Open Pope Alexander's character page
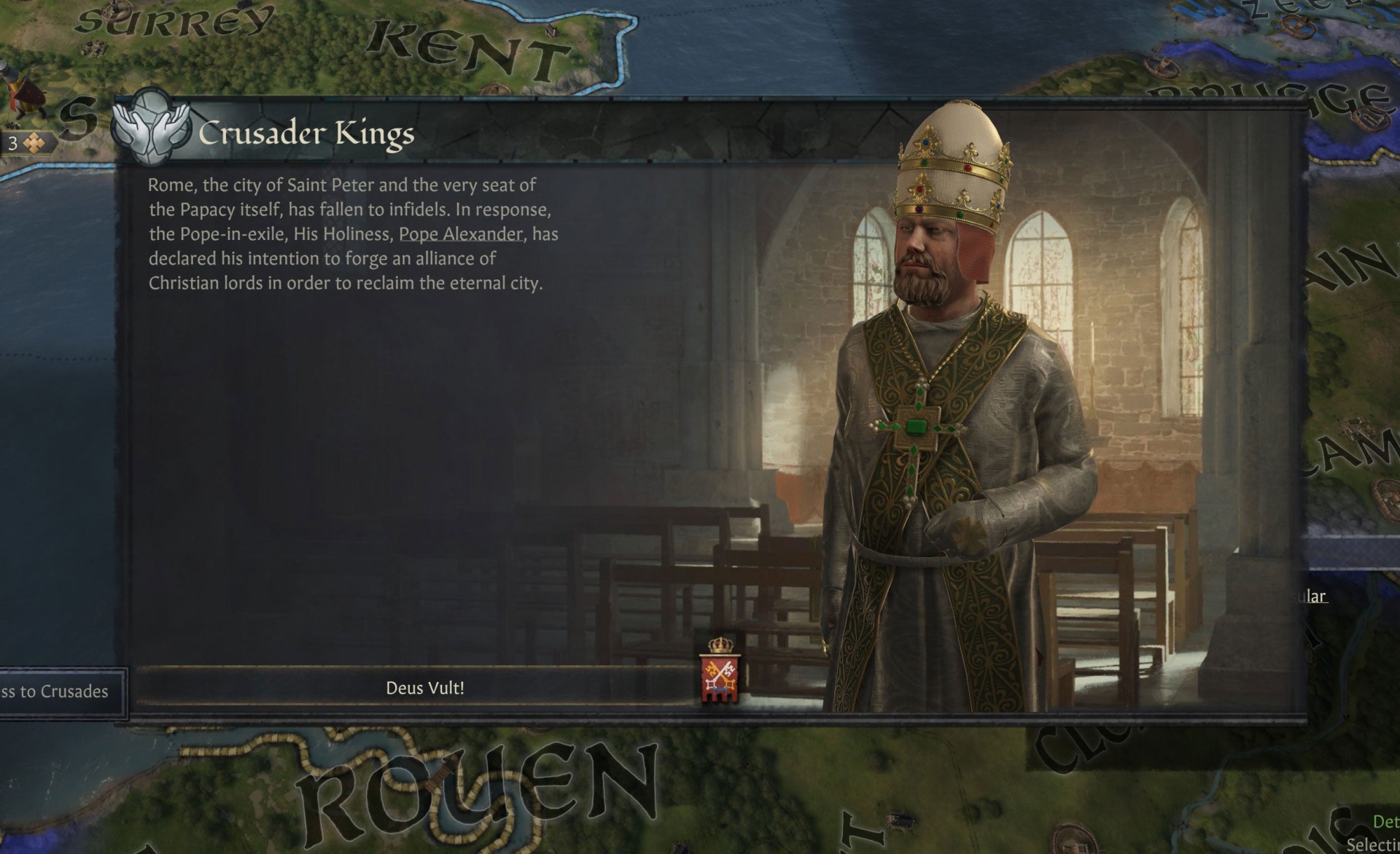This screenshot has width=1400, height=854. click(x=461, y=235)
